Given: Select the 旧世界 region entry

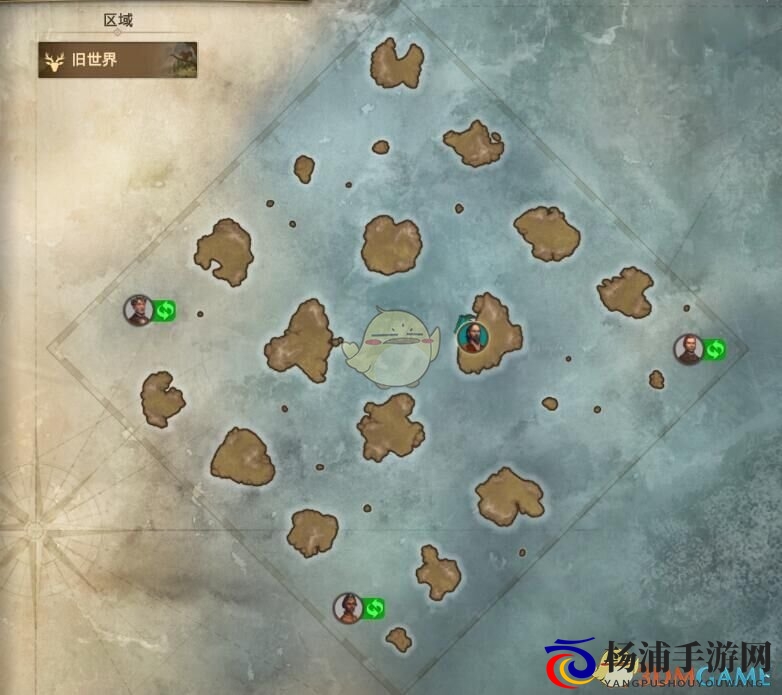Looking at the screenshot, I should point(117,60).
